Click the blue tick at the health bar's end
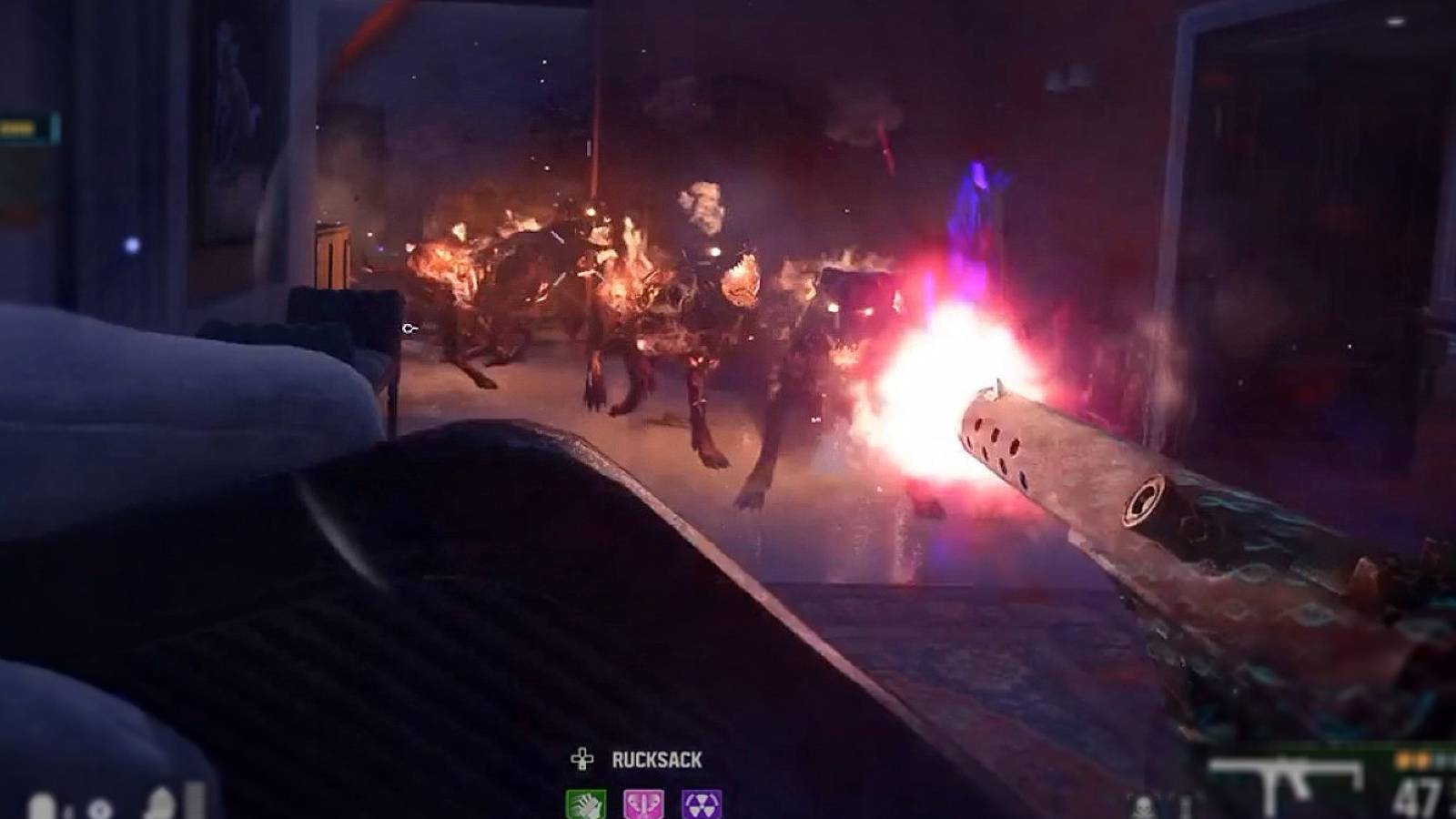 (55, 126)
